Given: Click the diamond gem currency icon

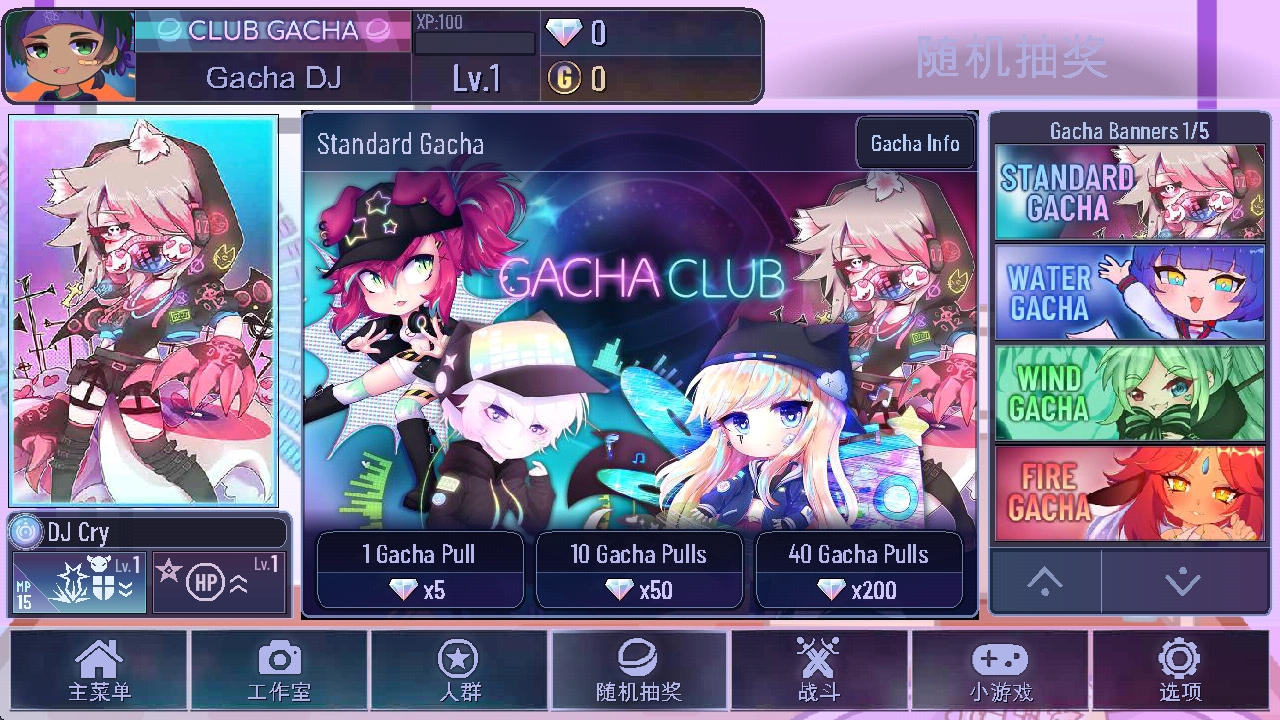Looking at the screenshot, I should (564, 30).
